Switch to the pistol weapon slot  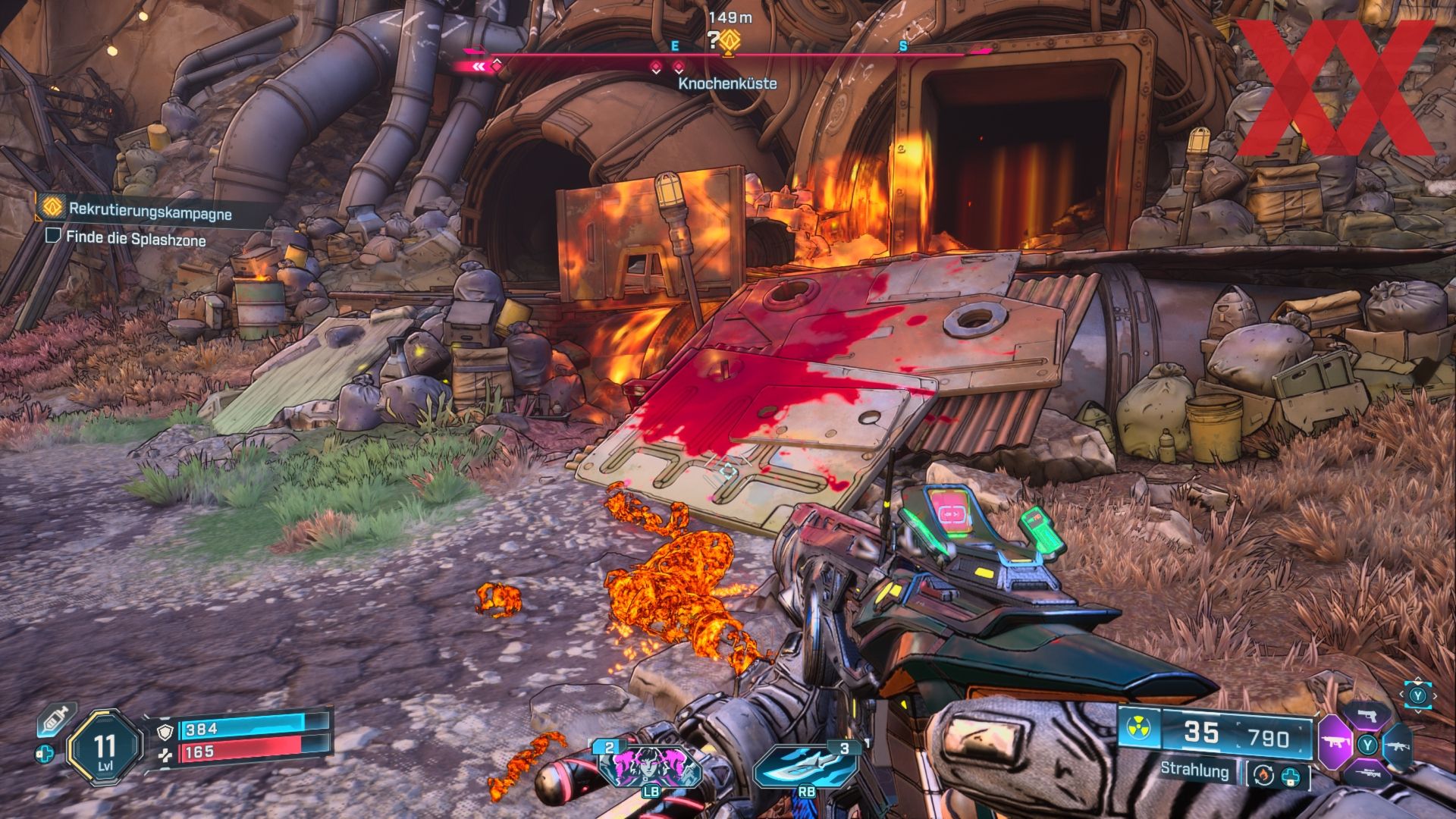1367,716
